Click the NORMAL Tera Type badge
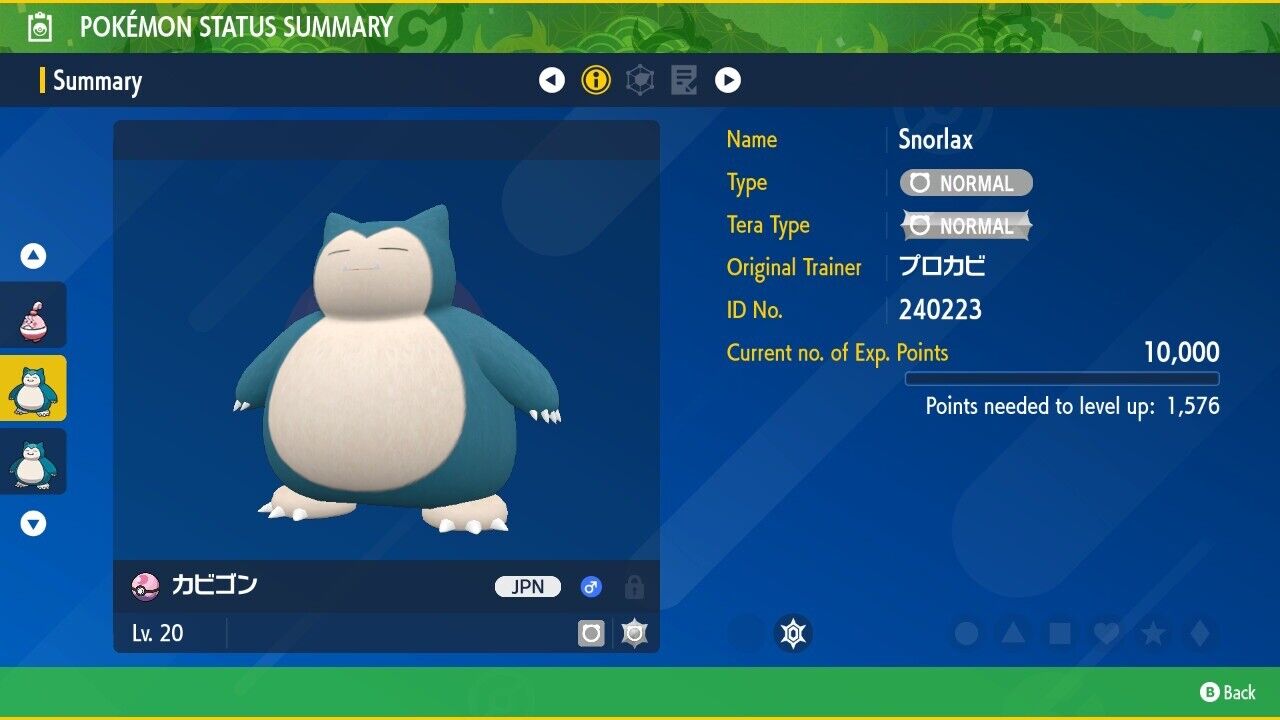The image size is (1280, 720). pyautogui.click(x=966, y=226)
